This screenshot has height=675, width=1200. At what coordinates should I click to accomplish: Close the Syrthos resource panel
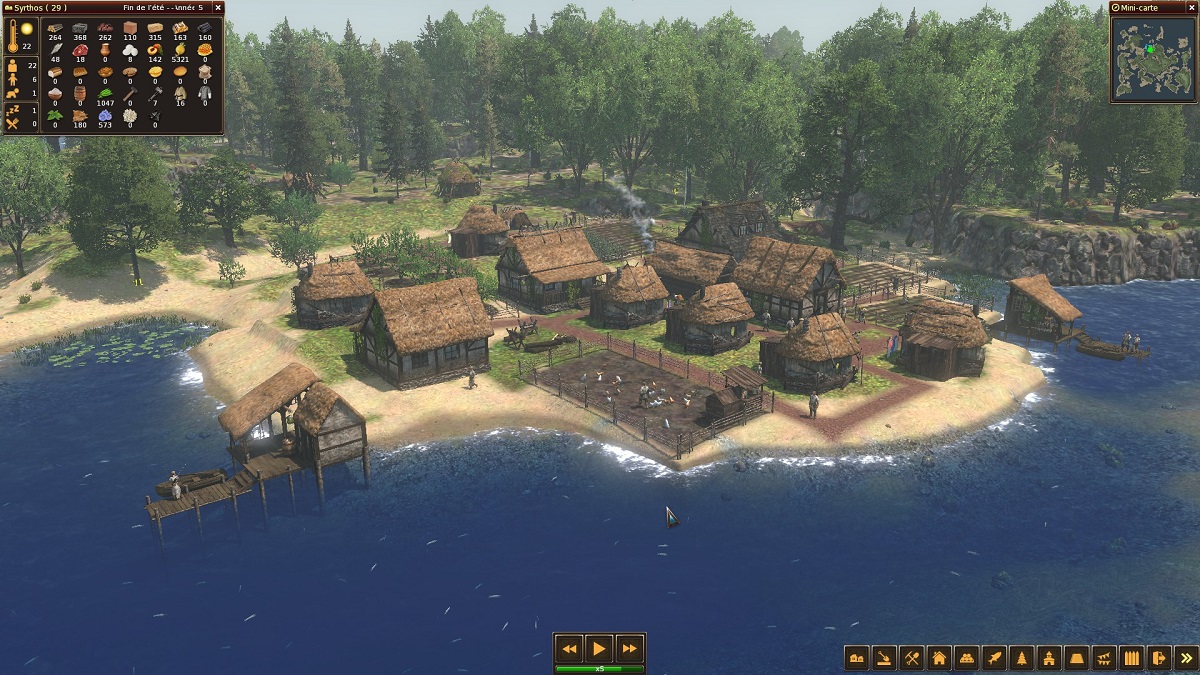[219, 7]
